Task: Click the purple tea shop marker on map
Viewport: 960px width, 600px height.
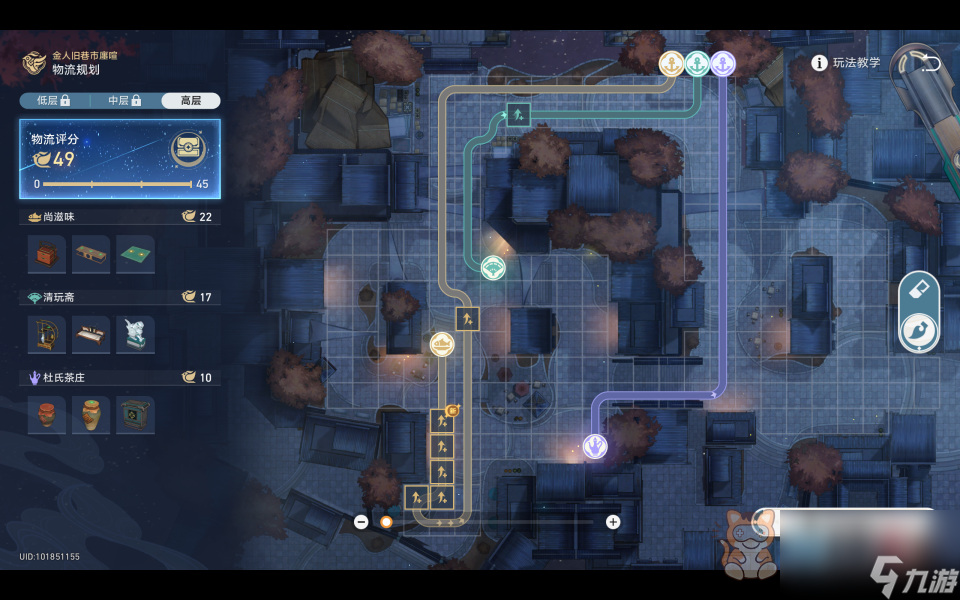Action: (595, 446)
